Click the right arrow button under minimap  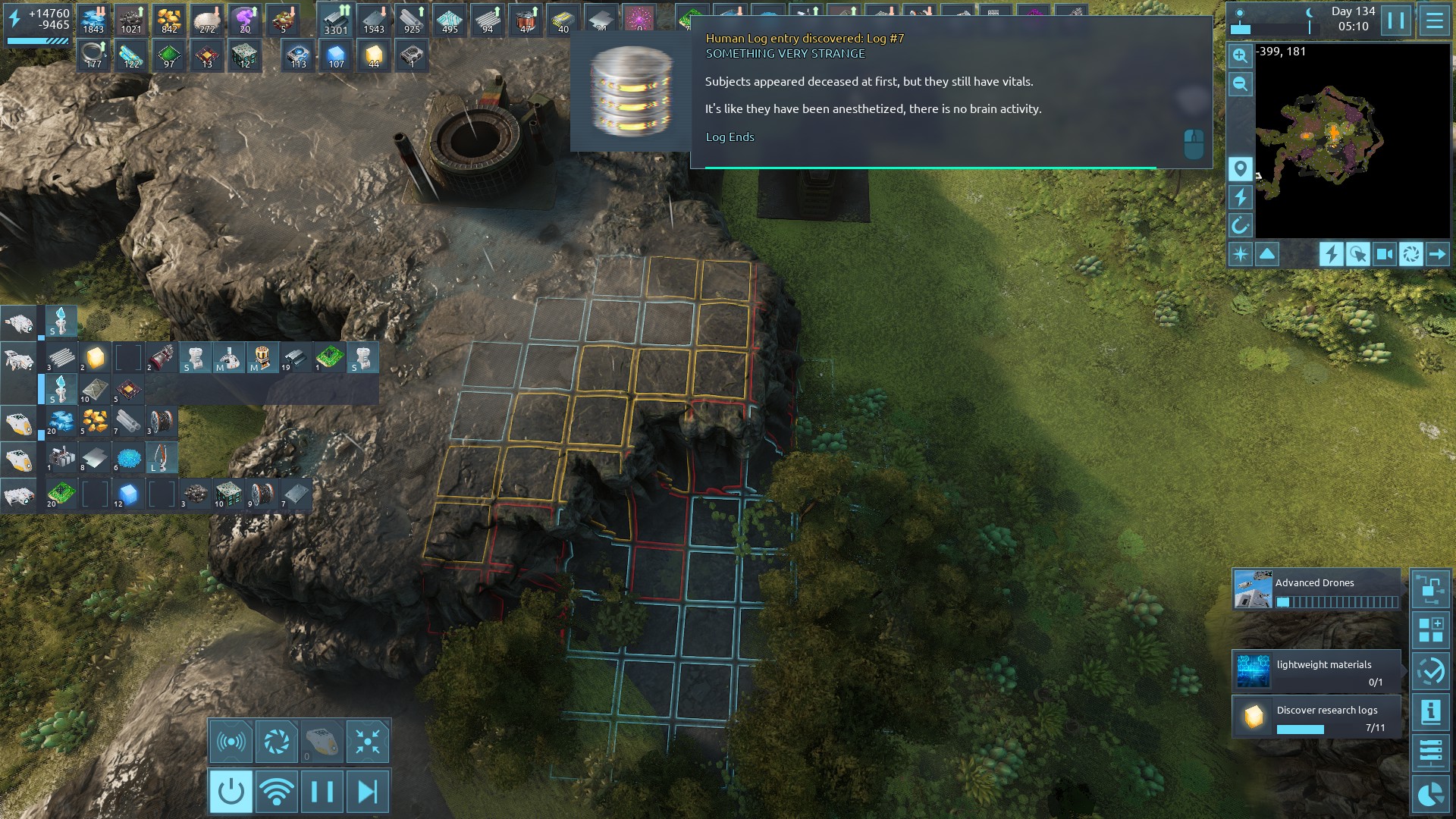click(1437, 254)
